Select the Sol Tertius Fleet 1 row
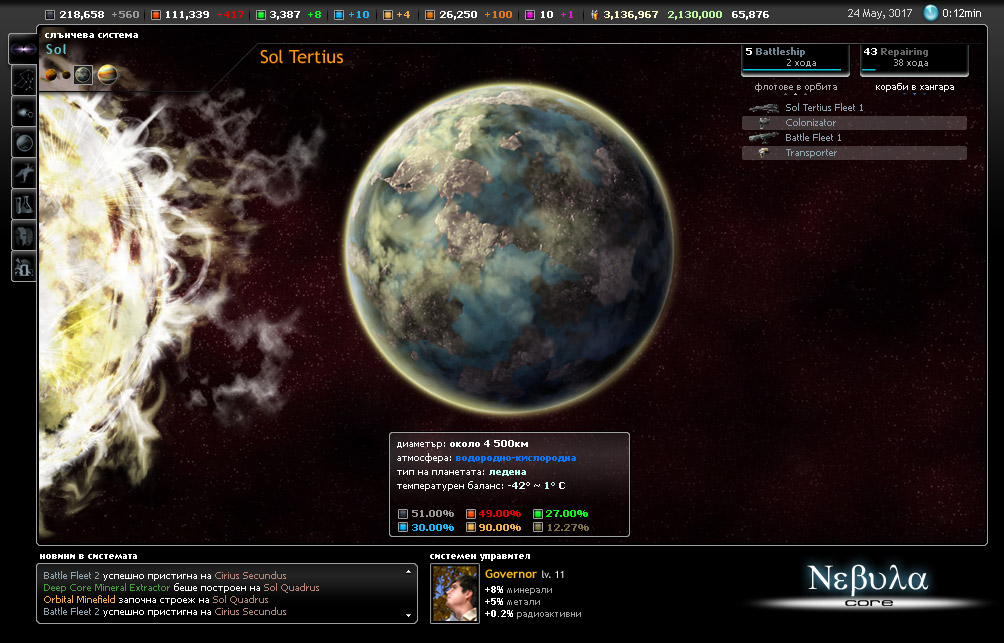Image resolution: width=1004 pixels, height=643 pixels. click(x=824, y=108)
